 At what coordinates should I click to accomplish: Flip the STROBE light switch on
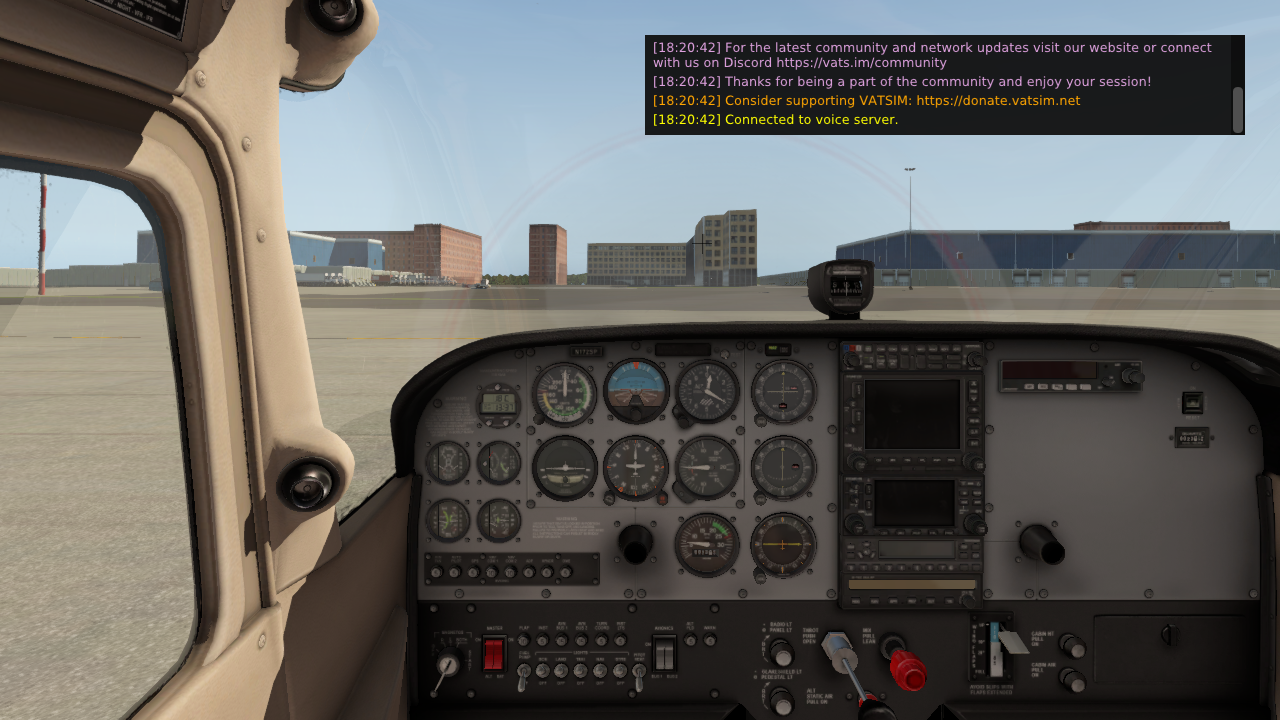(x=619, y=671)
